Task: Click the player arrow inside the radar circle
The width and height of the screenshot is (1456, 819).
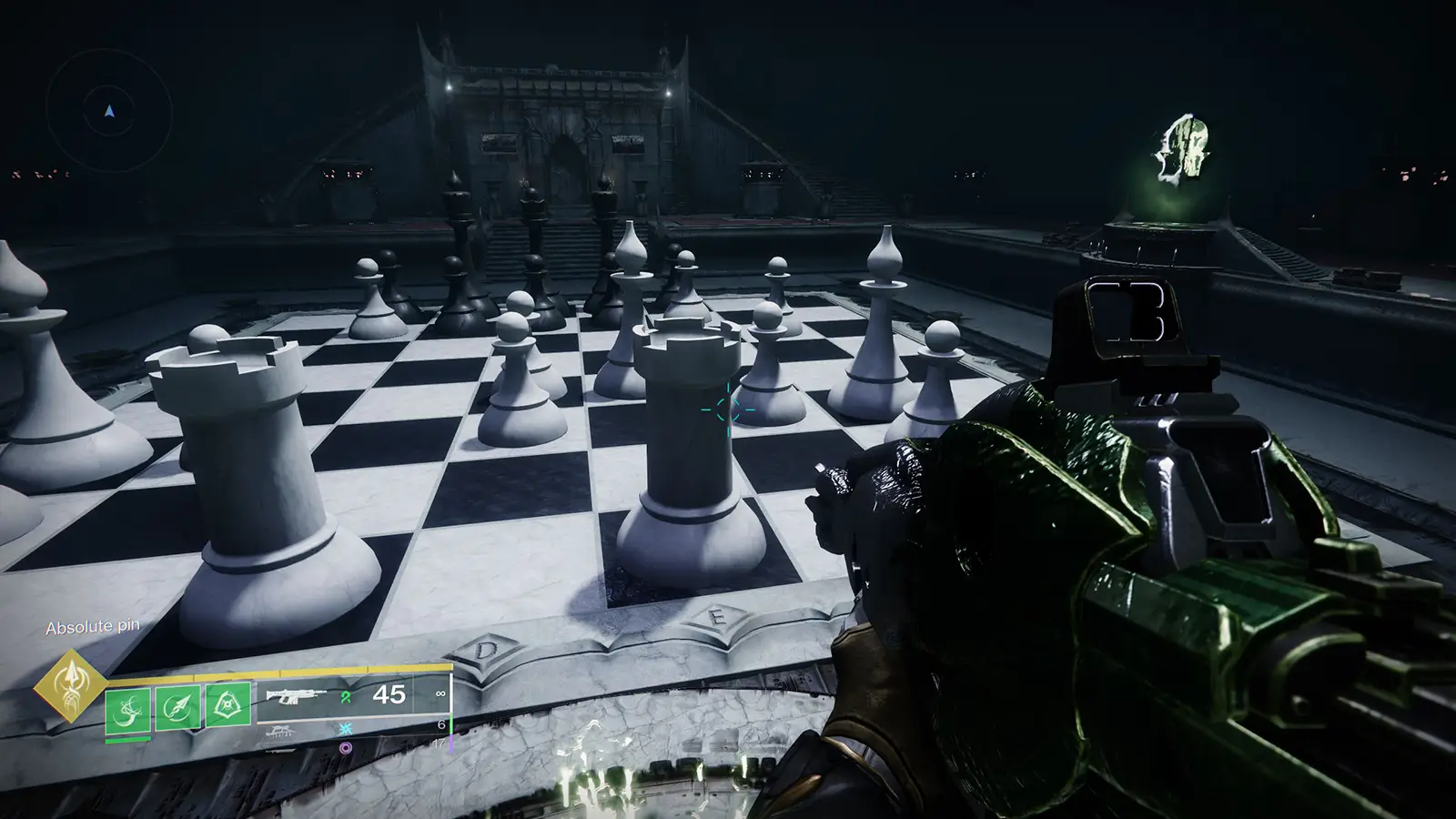Action: (x=107, y=111)
